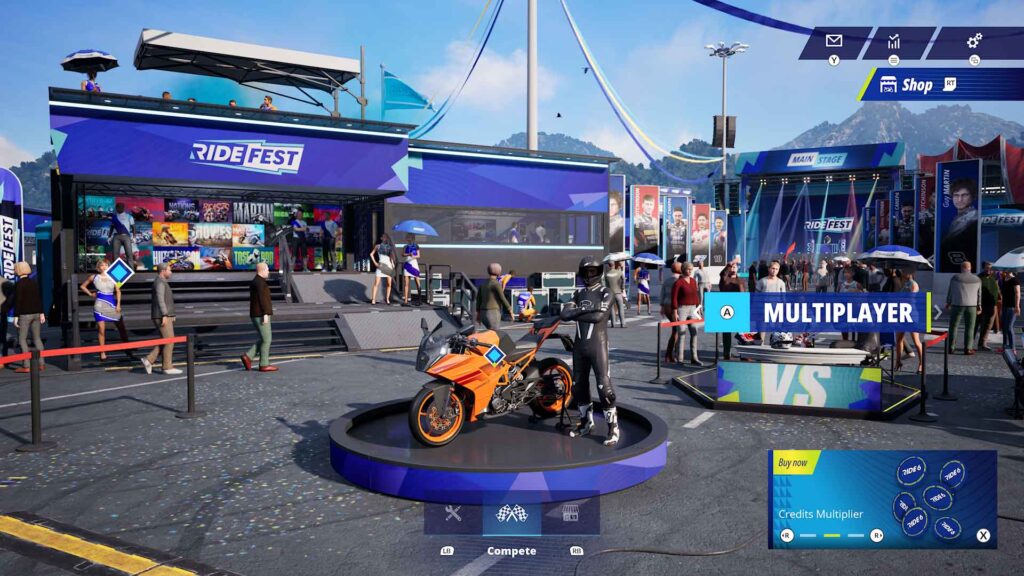Switch to the storefront tab

coord(570,514)
